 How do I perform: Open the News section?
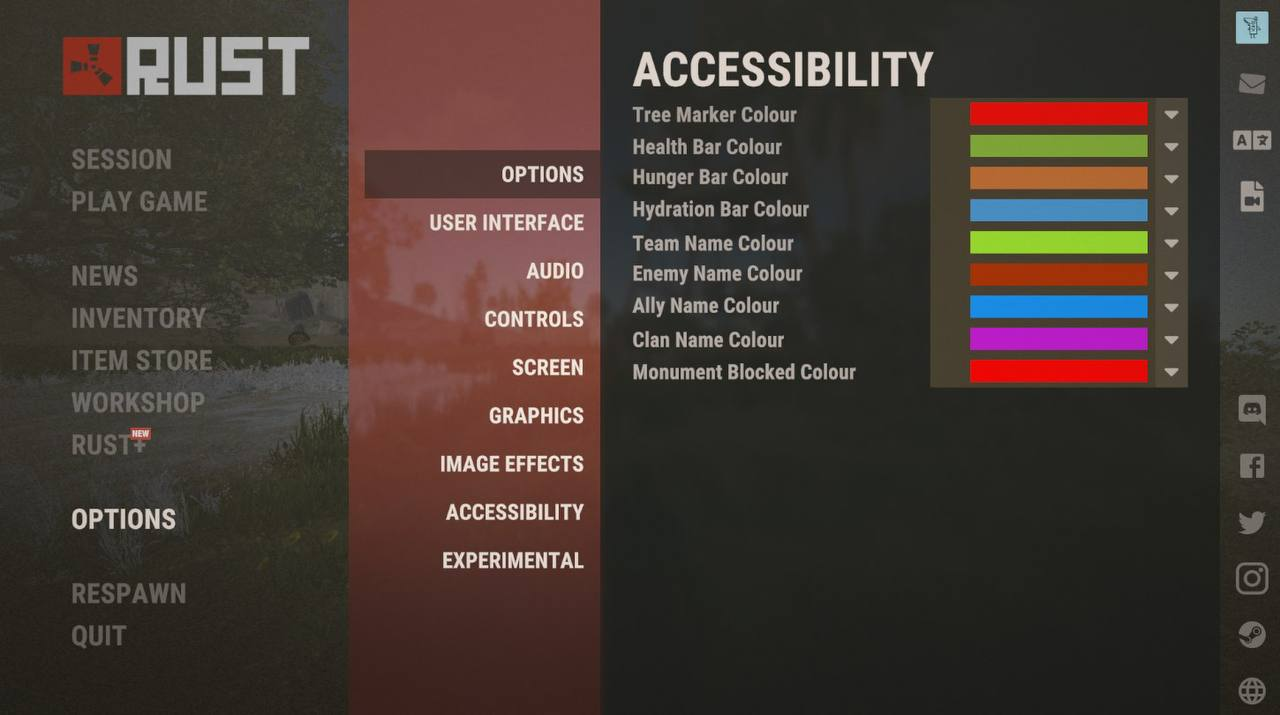click(105, 276)
